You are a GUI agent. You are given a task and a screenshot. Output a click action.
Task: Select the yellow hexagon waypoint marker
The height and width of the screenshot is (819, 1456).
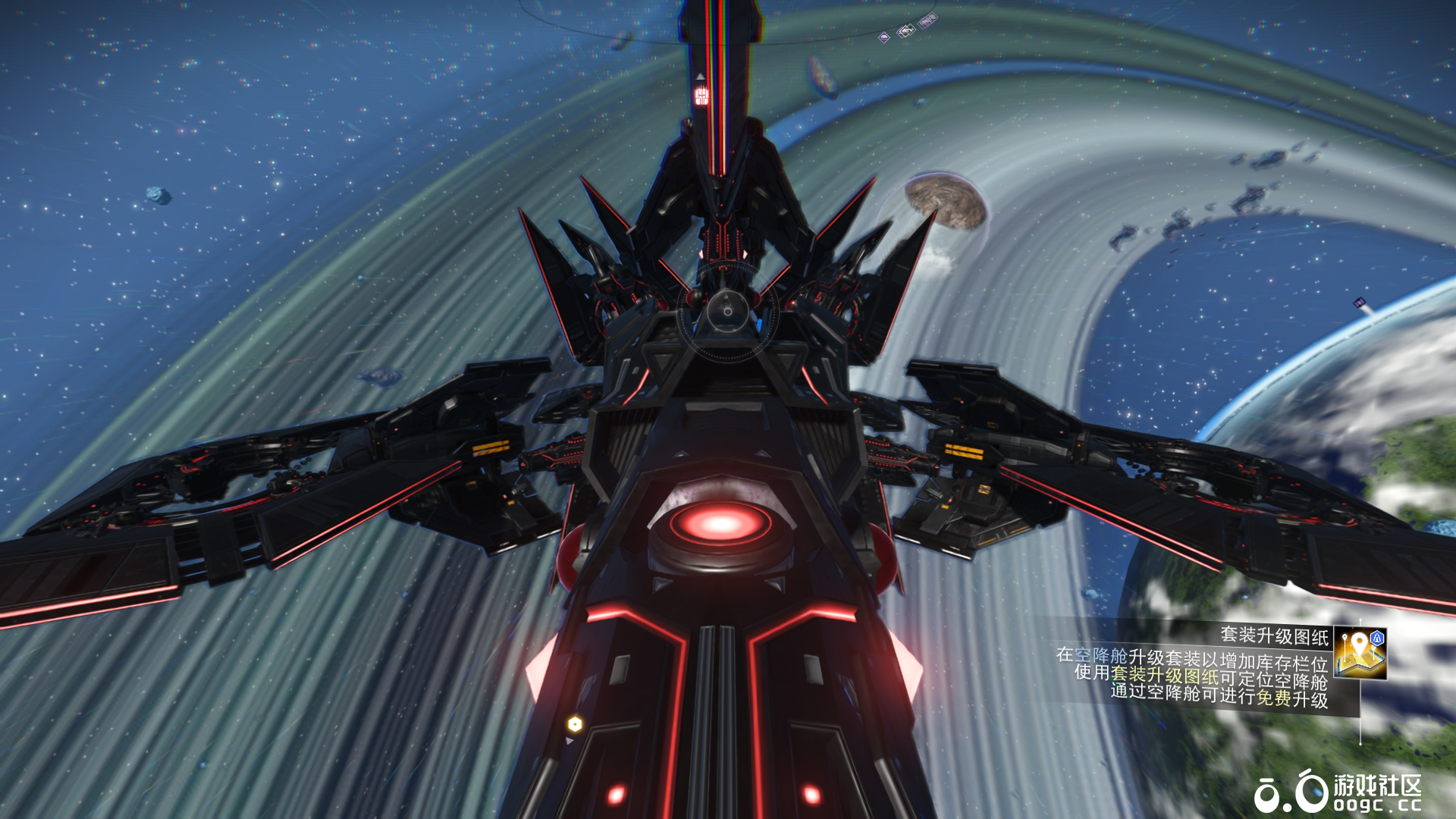575,724
